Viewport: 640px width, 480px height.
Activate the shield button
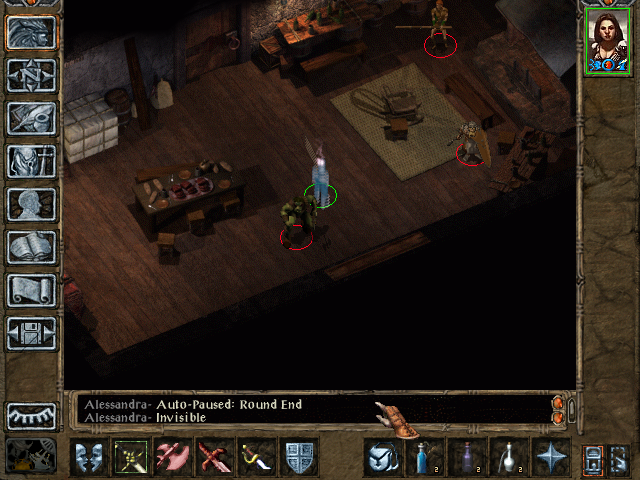coord(299,457)
